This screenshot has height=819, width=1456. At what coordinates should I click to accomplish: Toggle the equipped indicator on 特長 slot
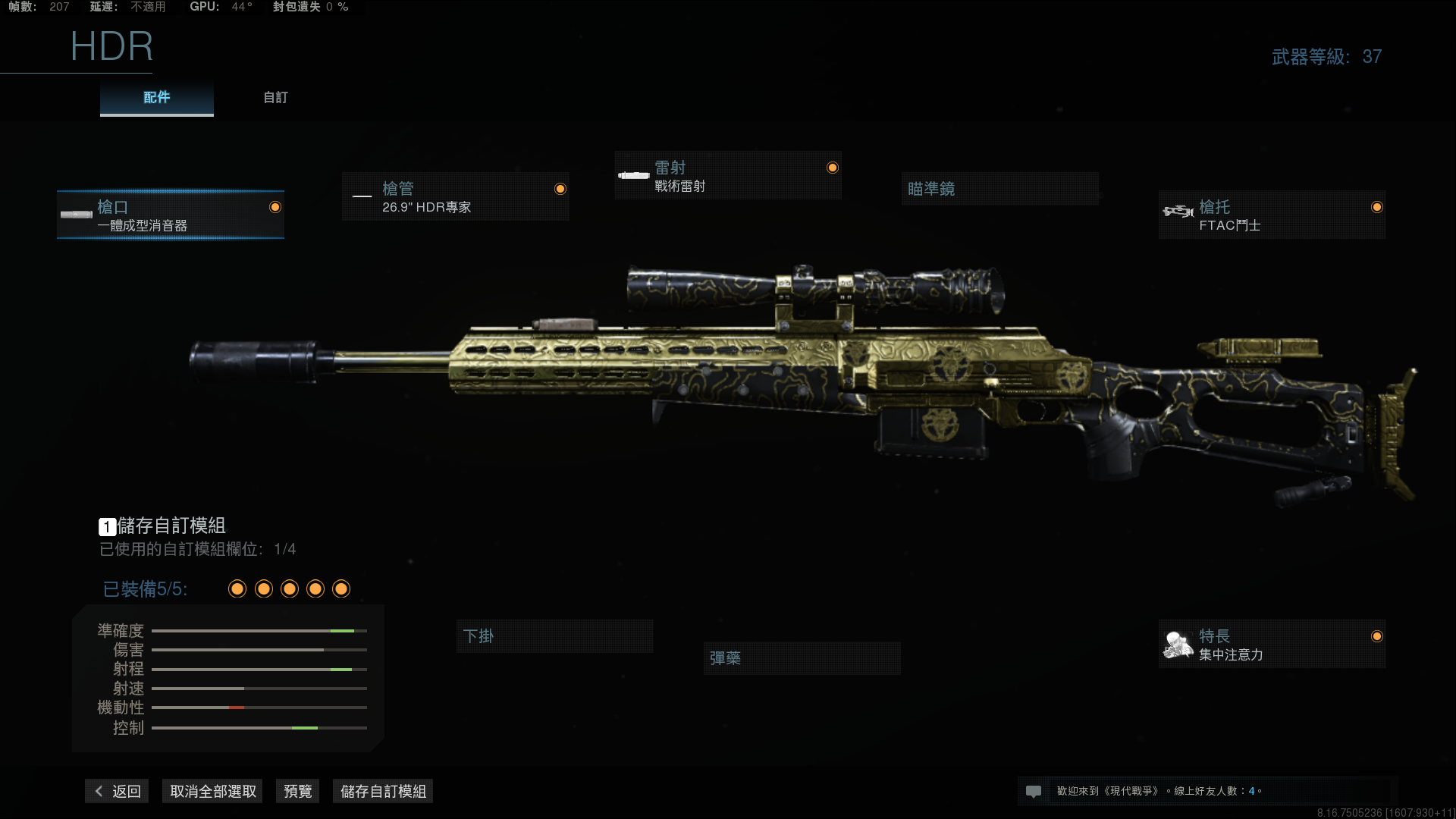tap(1378, 637)
